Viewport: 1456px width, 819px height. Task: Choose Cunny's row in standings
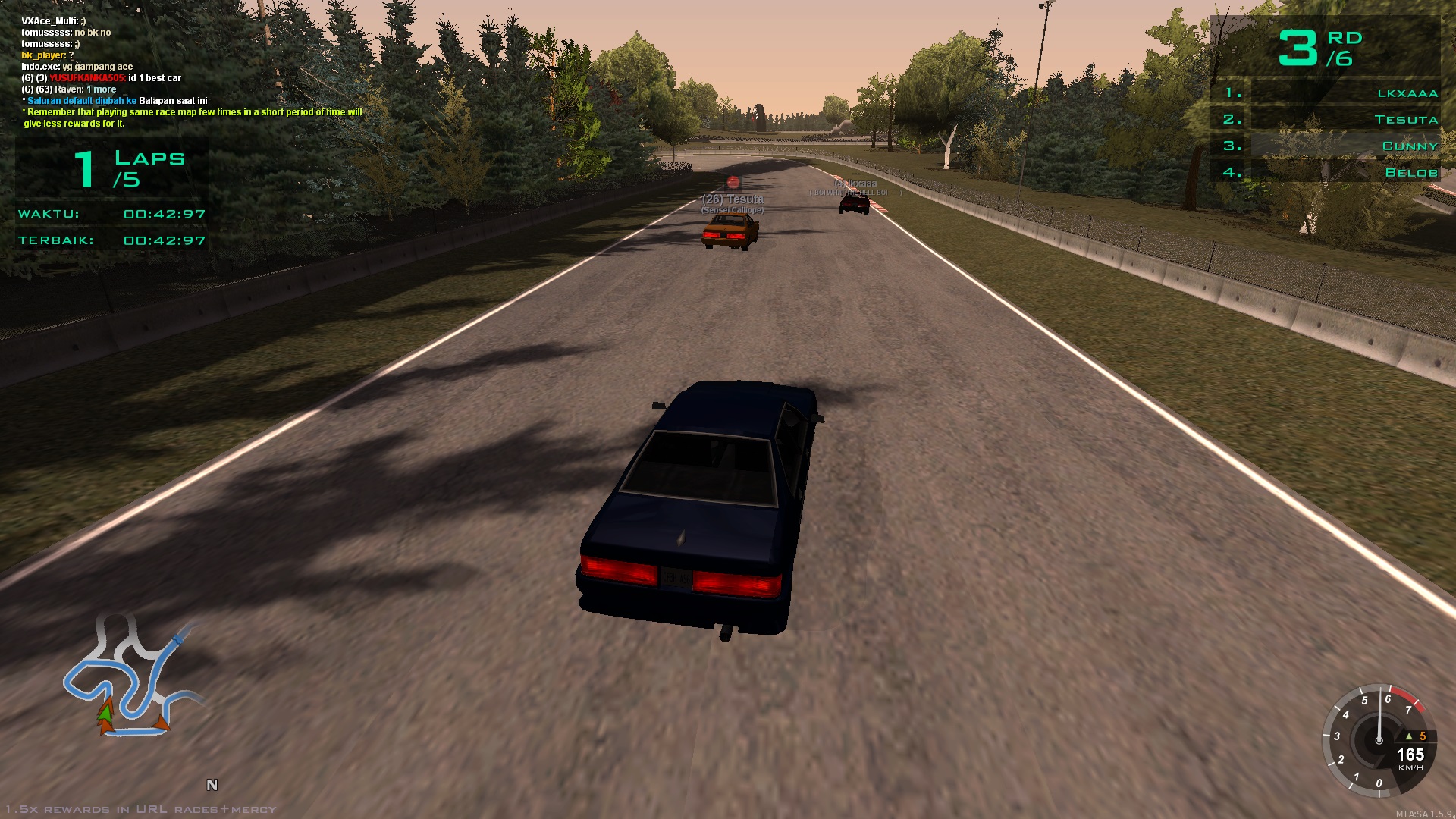point(1344,146)
